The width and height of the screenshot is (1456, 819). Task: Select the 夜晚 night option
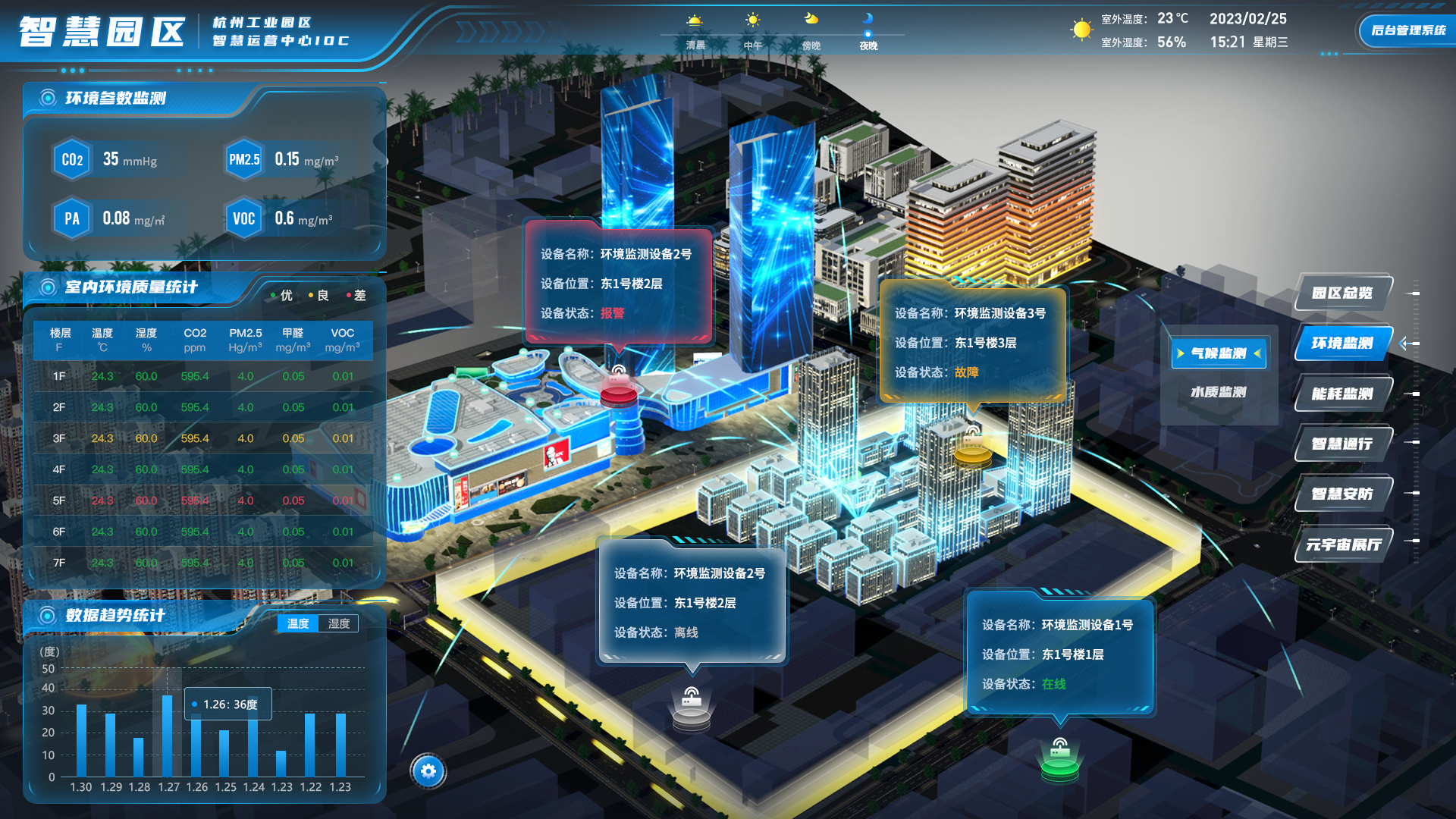[x=868, y=31]
